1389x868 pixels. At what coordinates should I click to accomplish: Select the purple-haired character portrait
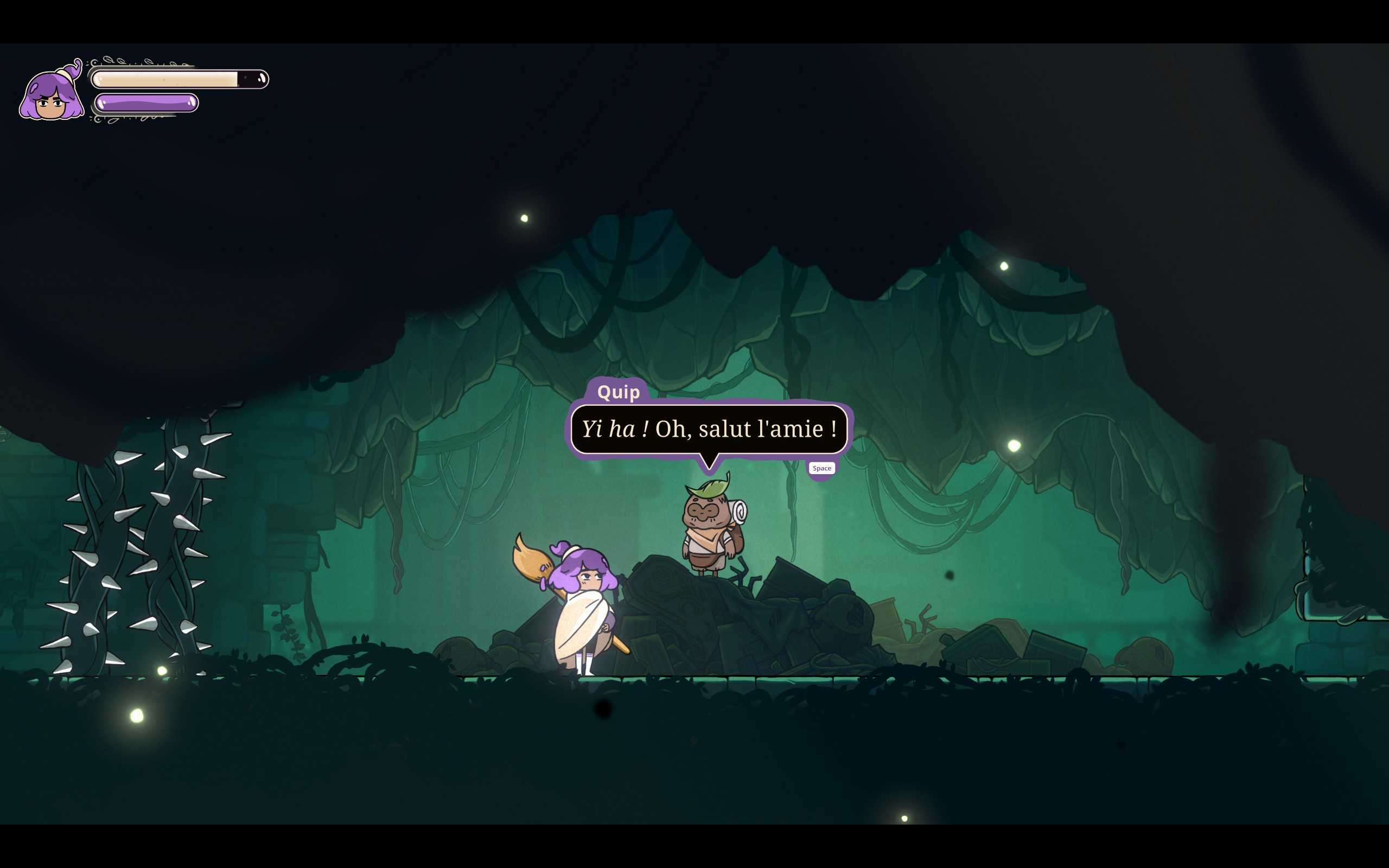tap(51, 93)
